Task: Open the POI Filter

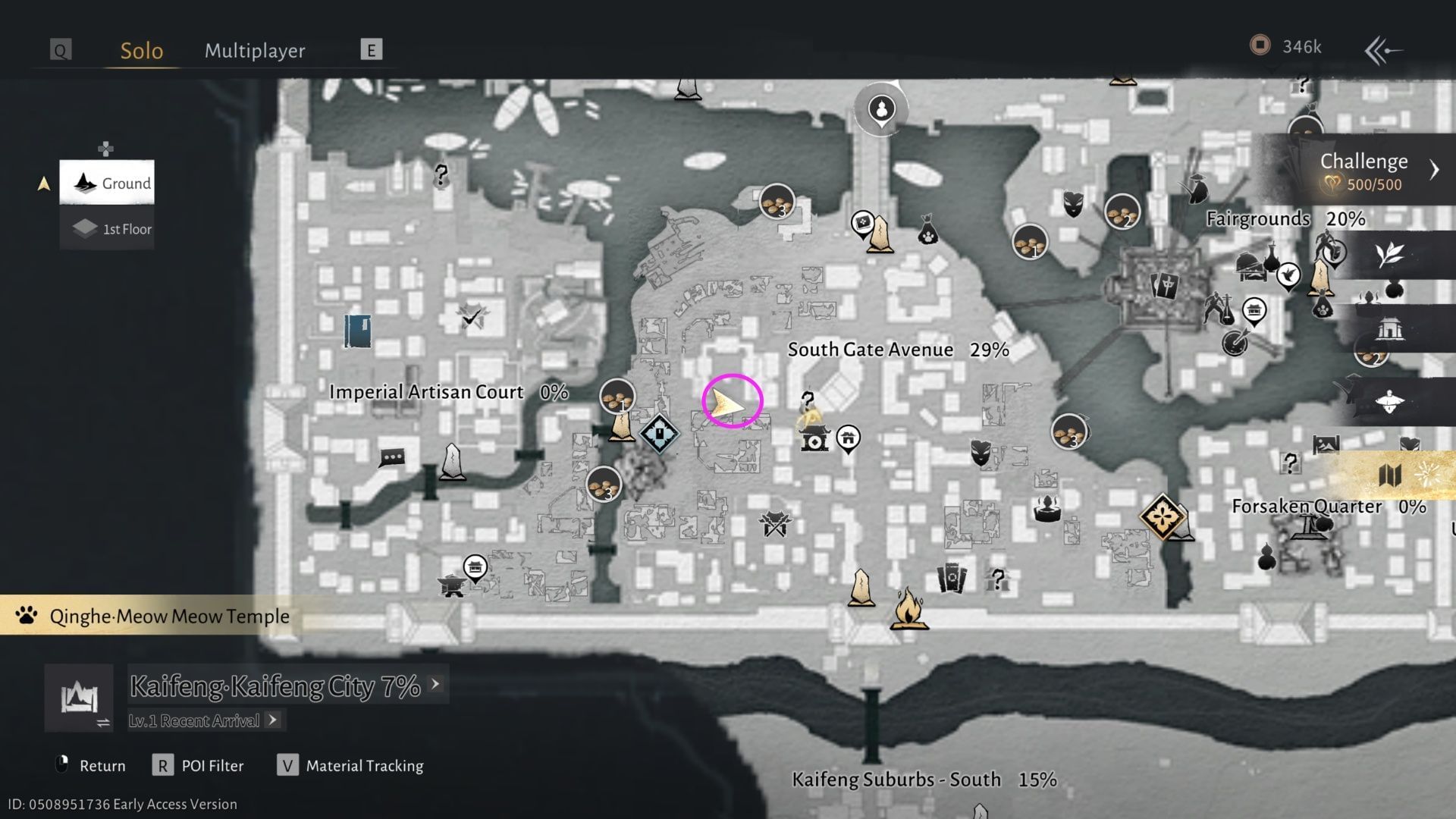Action: (x=163, y=765)
